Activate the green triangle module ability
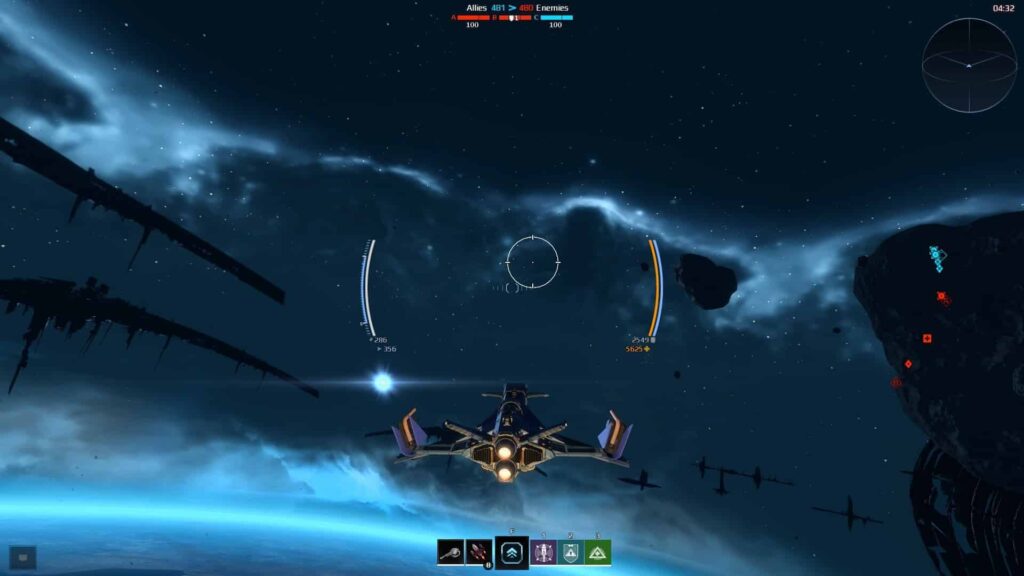 click(x=598, y=552)
